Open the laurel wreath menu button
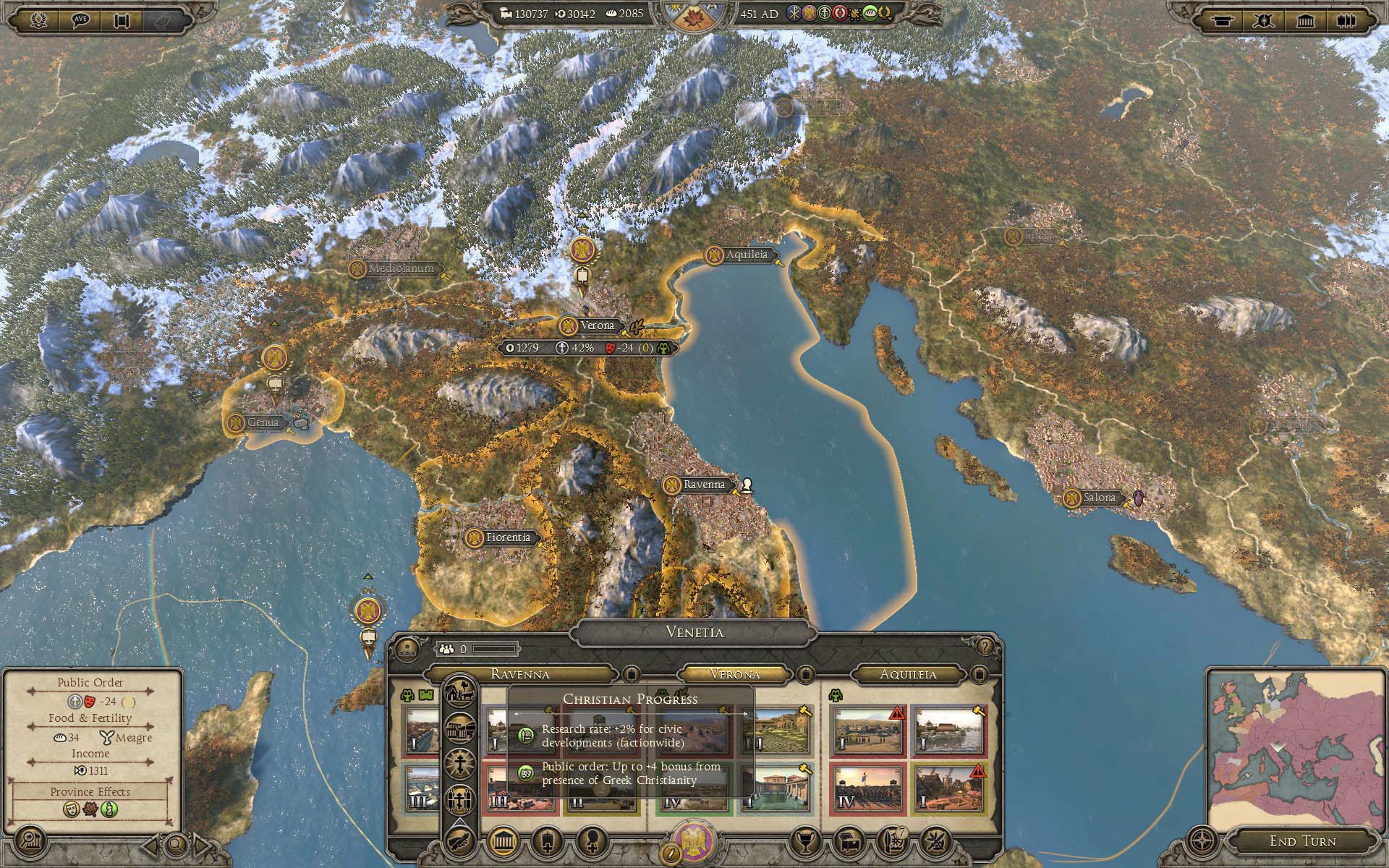 tap(38, 20)
